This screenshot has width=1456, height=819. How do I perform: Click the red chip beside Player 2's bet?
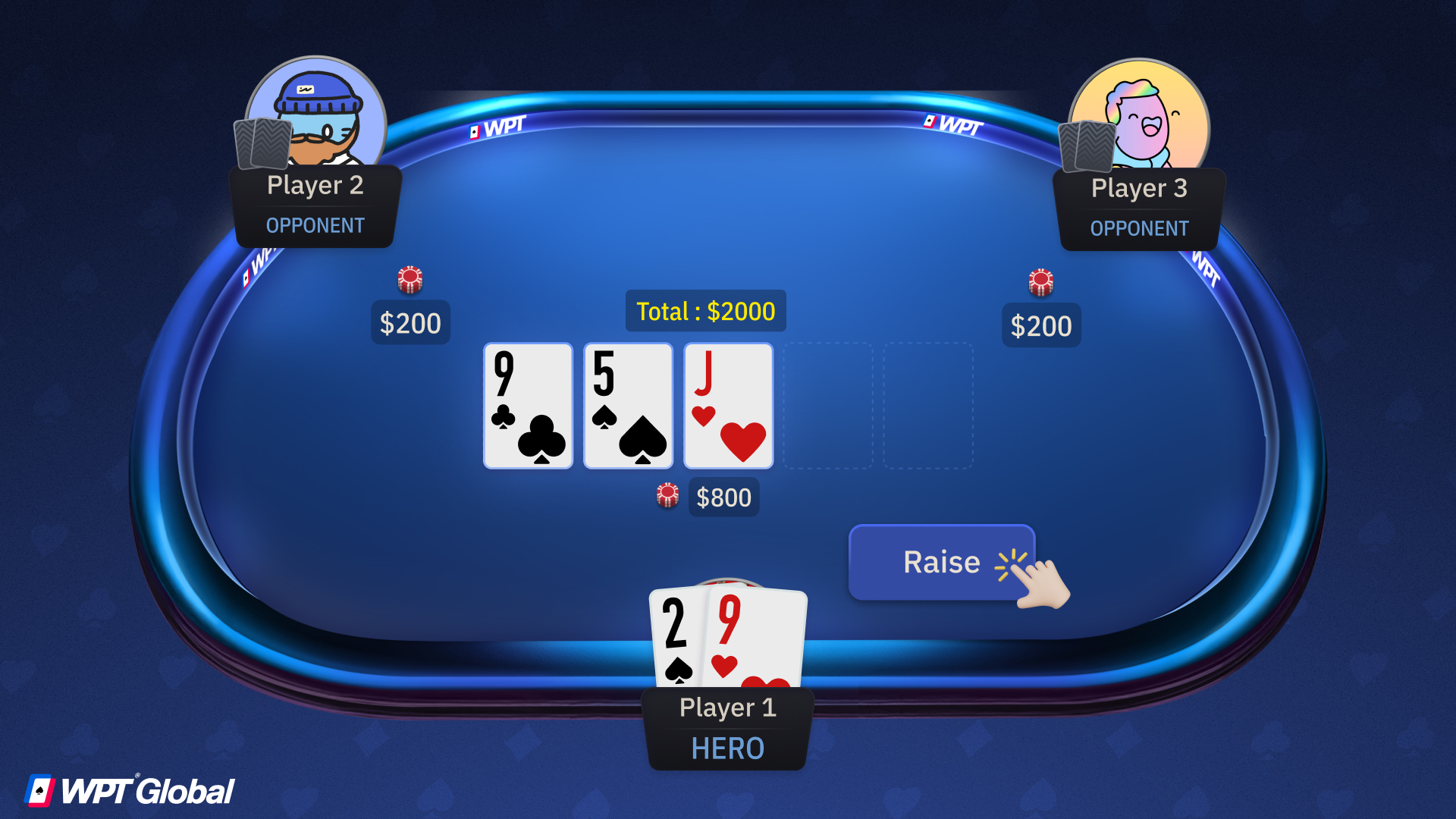point(409,278)
